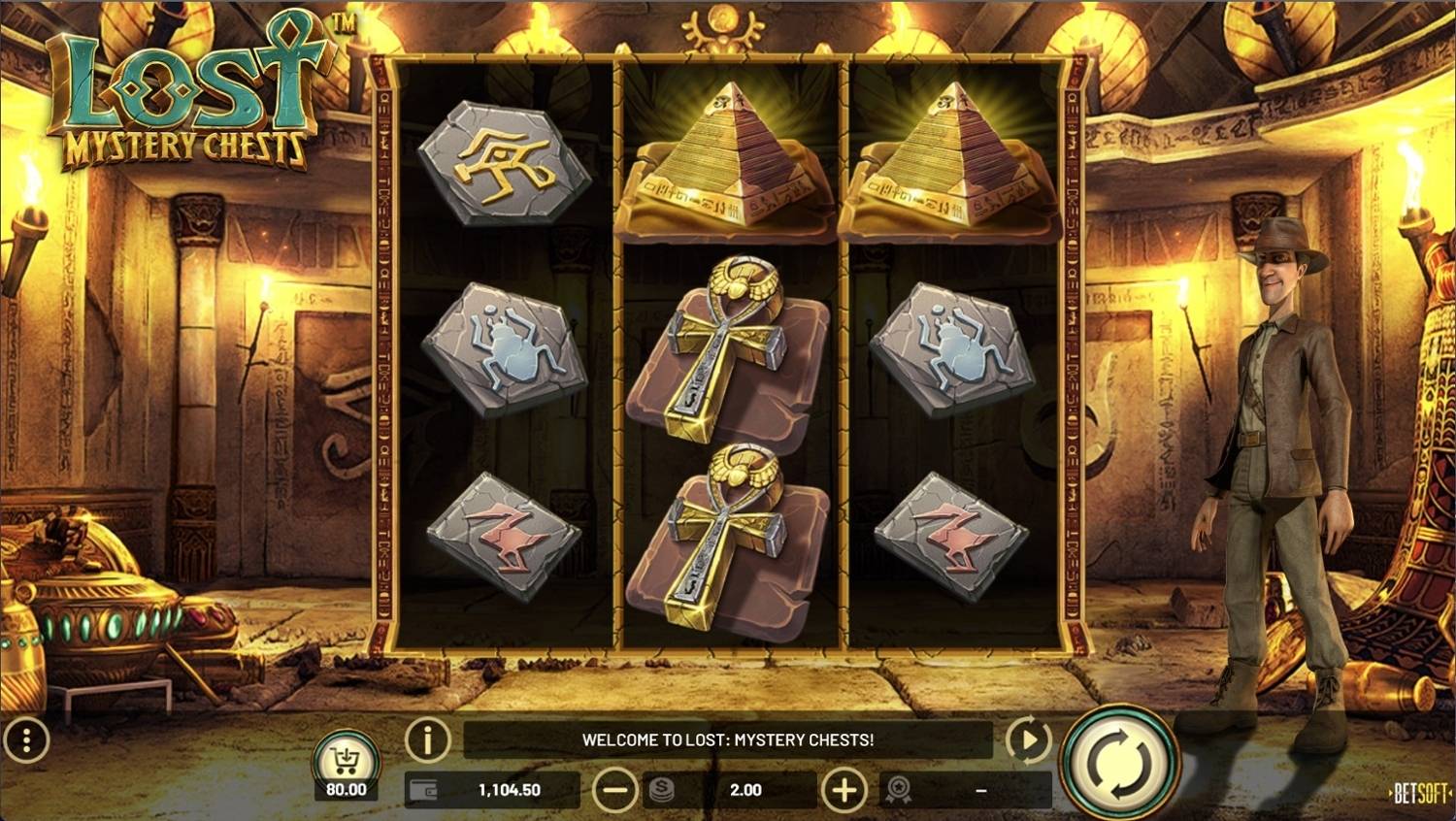This screenshot has height=821, width=1456.
Task: Click the 2.00 bet amount field
Action: tap(747, 789)
